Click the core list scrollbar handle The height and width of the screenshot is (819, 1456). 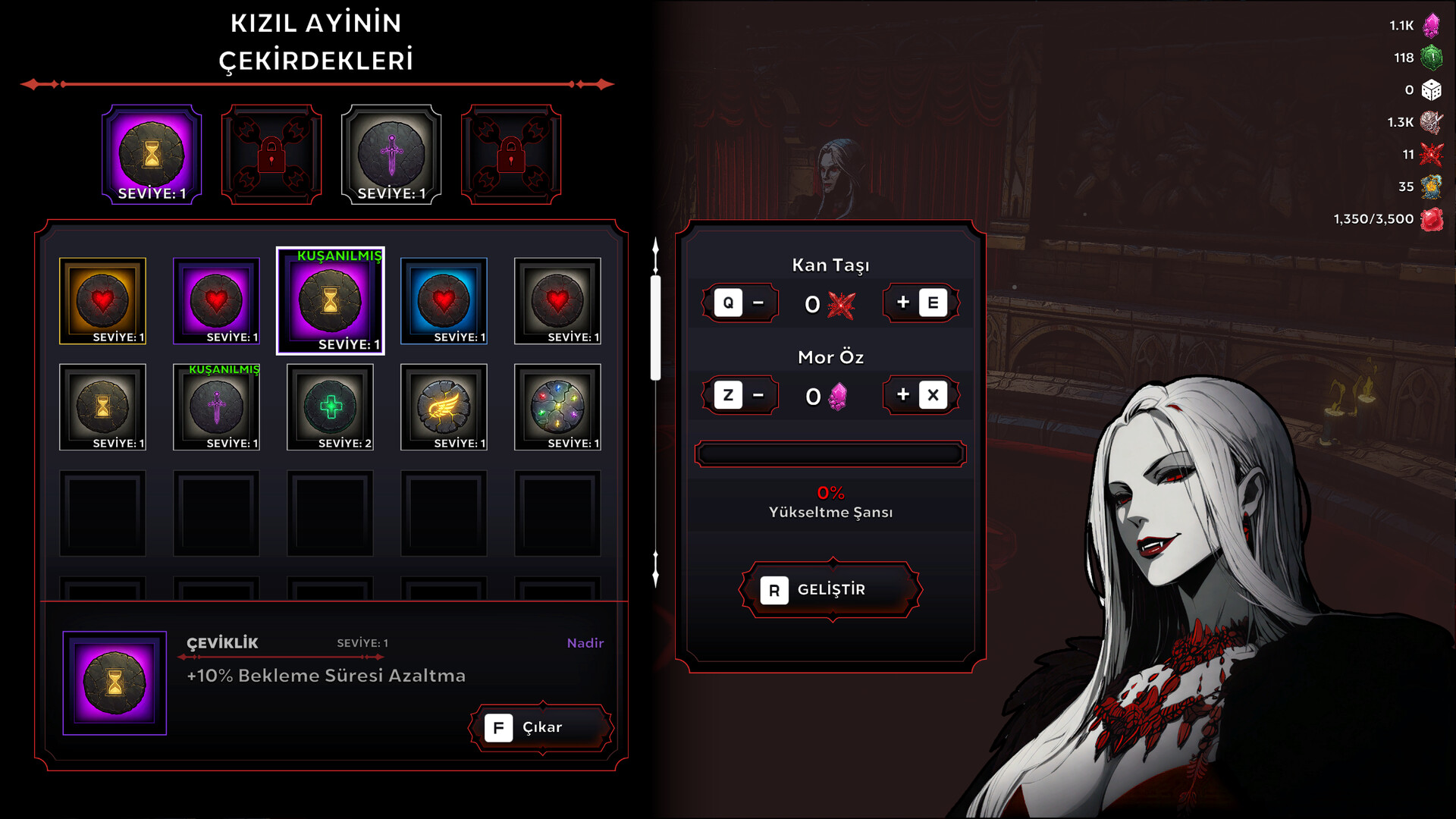(656, 328)
